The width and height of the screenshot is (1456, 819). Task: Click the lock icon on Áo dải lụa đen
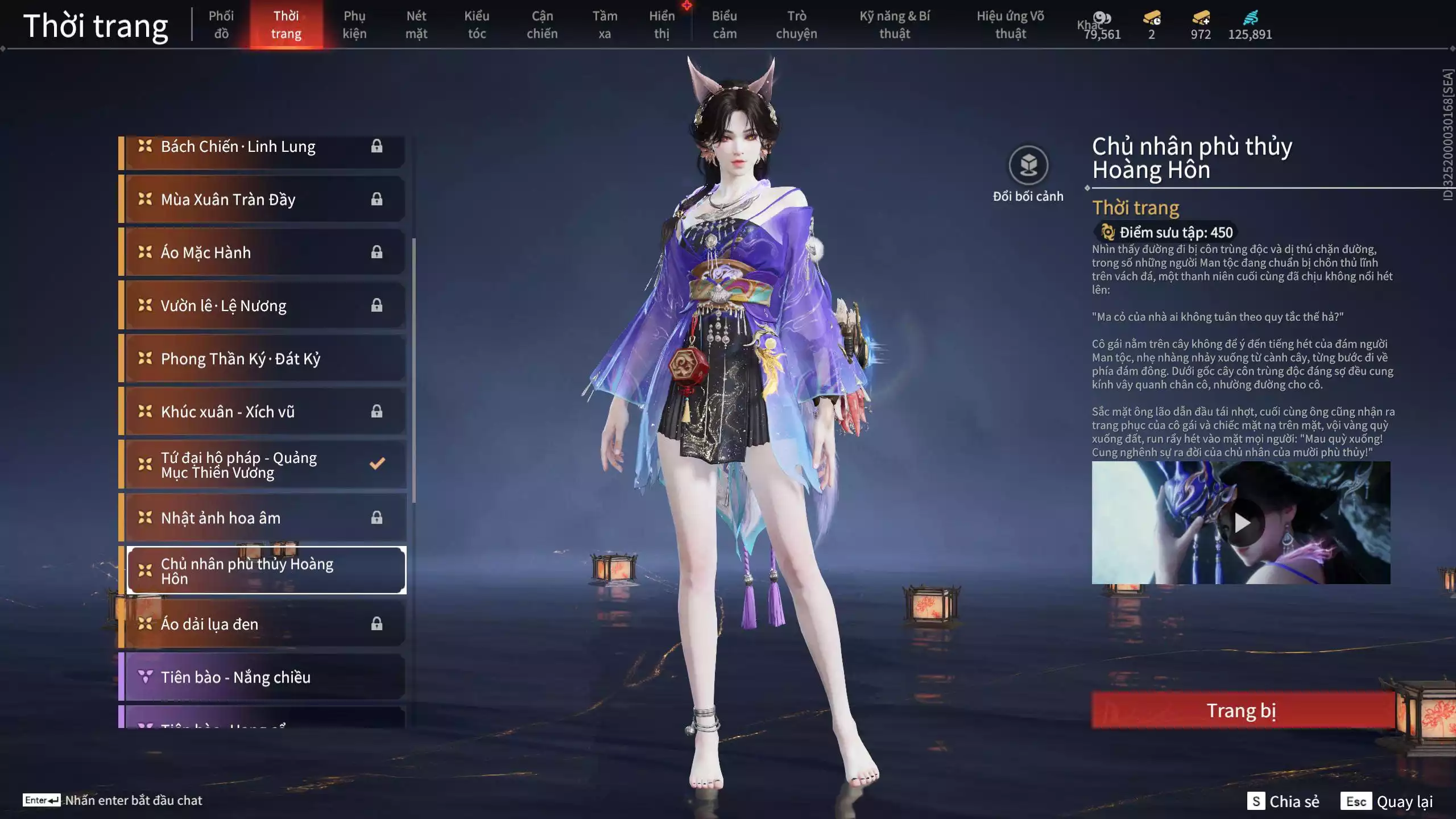(377, 624)
